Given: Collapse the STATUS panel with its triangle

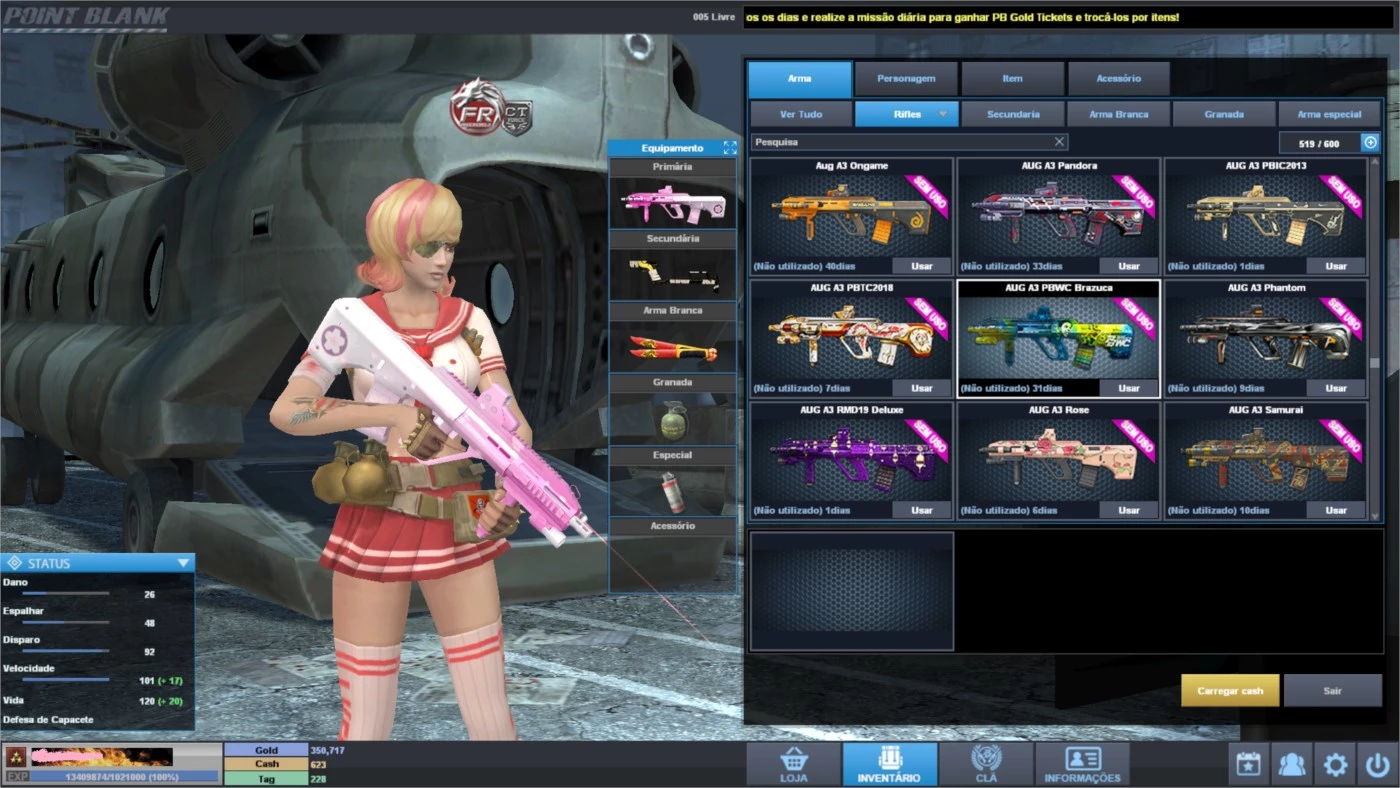Looking at the screenshot, I should (182, 562).
